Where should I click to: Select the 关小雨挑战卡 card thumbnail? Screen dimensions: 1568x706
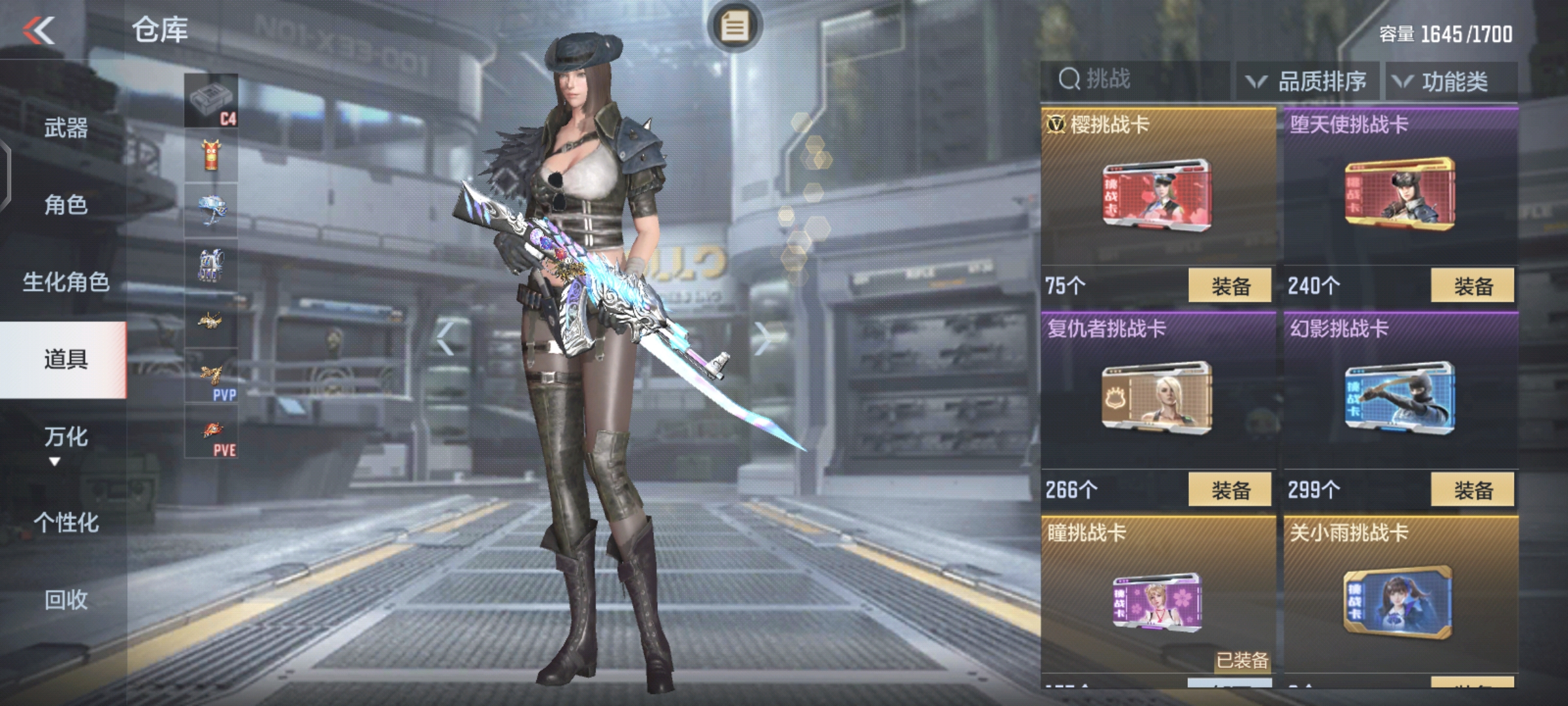[1398, 601]
